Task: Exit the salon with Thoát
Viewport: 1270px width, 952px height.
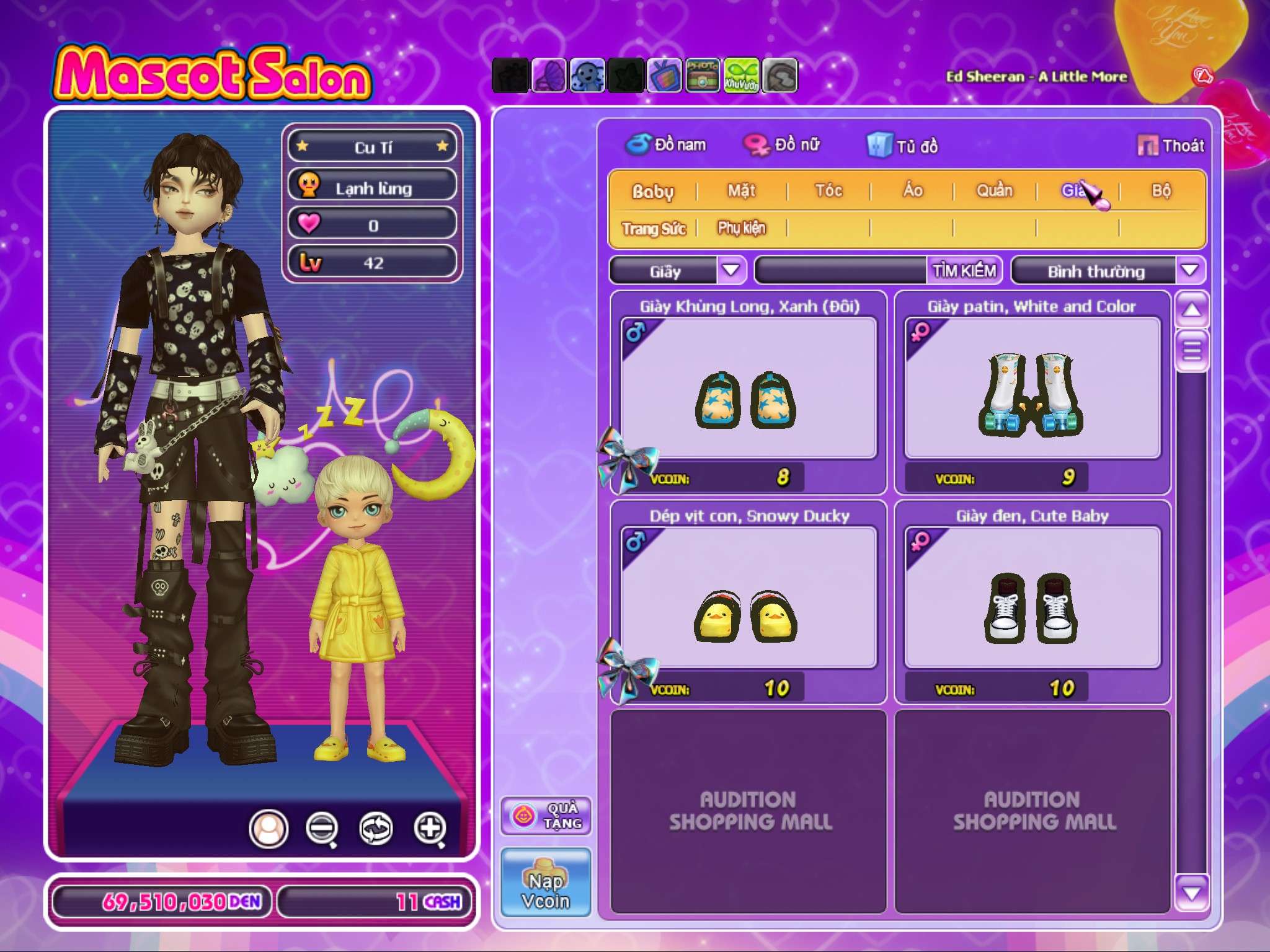Action: (x=1171, y=146)
